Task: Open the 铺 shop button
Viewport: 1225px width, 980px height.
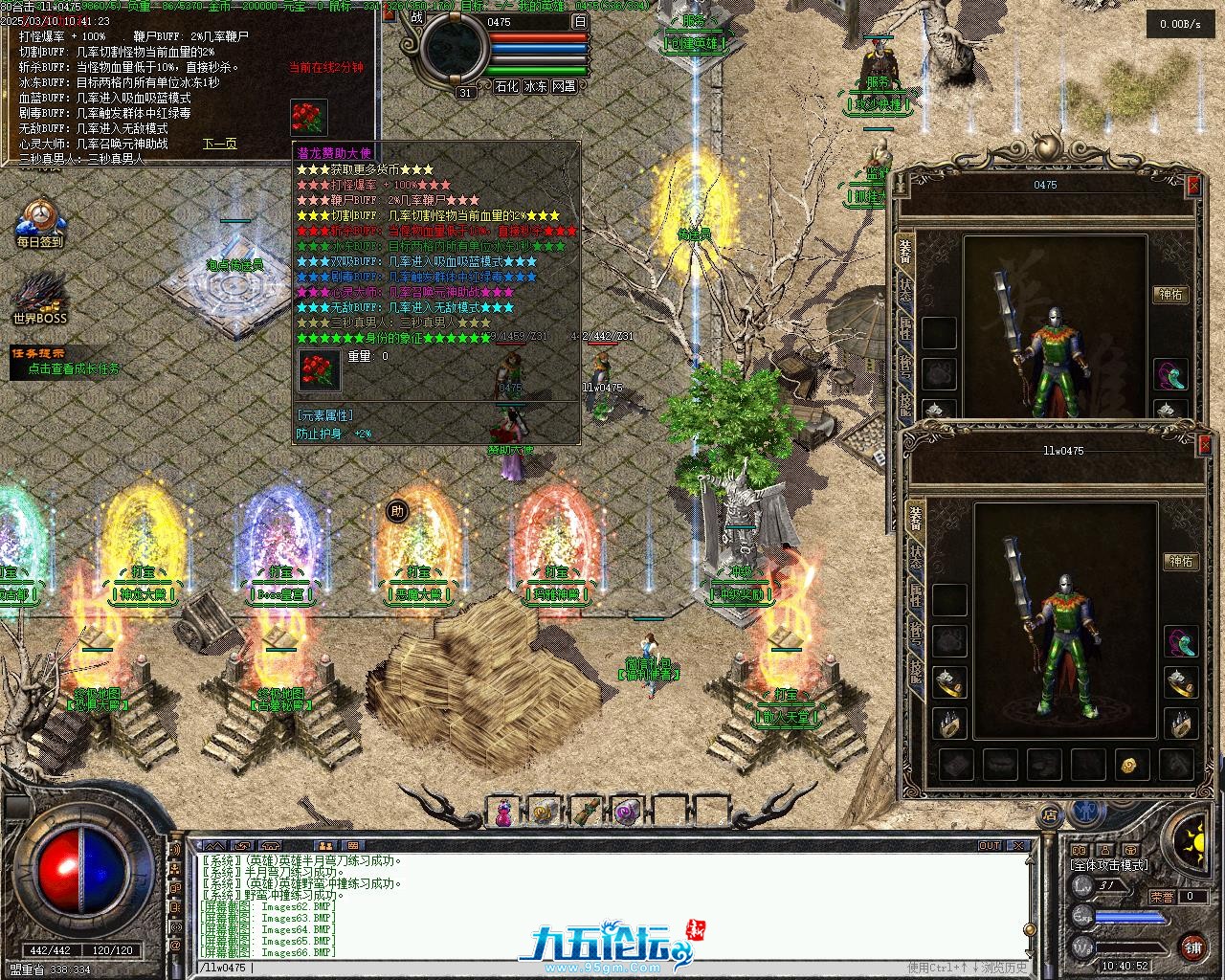Action: click(x=1192, y=947)
